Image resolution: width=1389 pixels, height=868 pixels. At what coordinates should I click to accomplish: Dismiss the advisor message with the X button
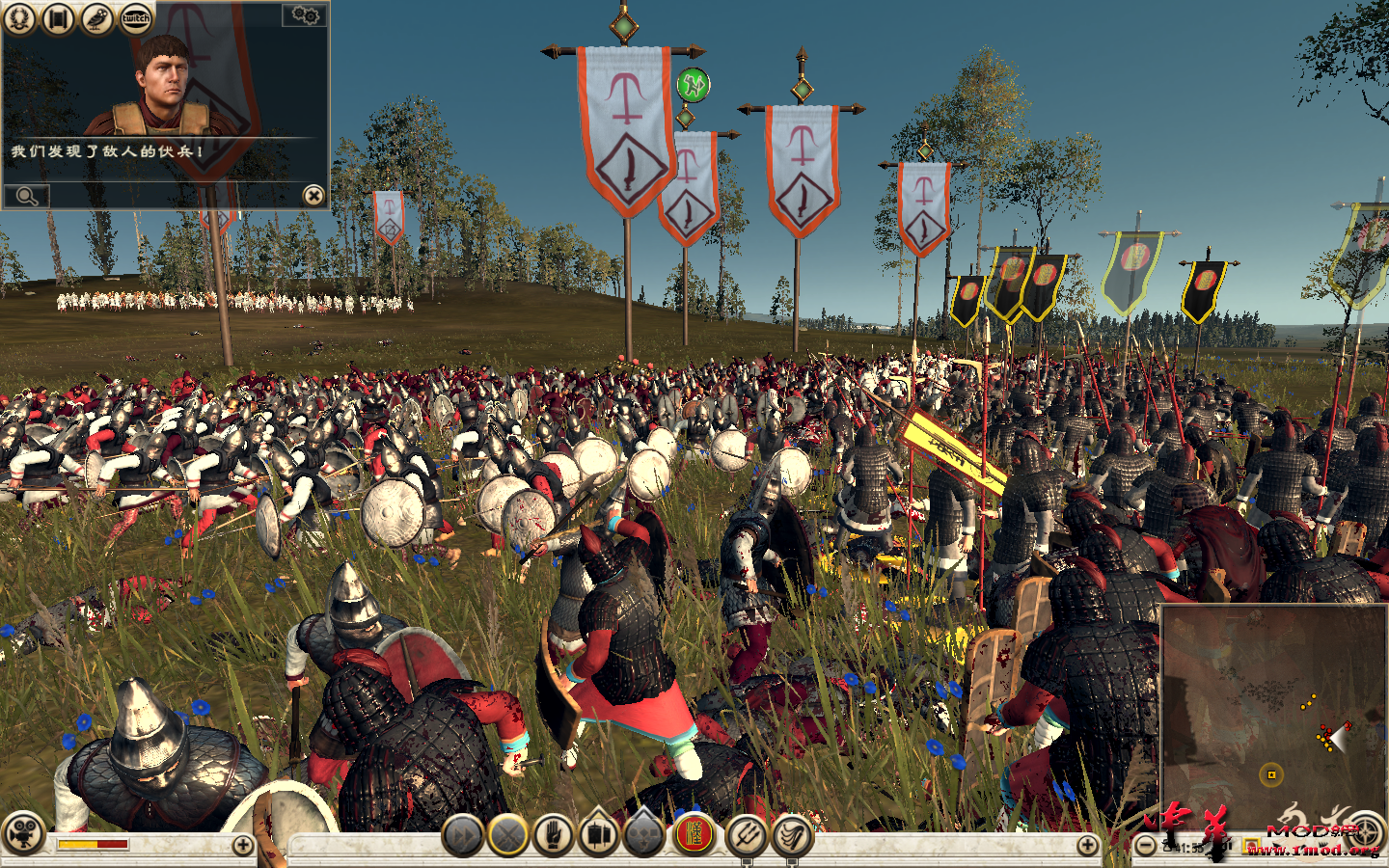(x=313, y=196)
